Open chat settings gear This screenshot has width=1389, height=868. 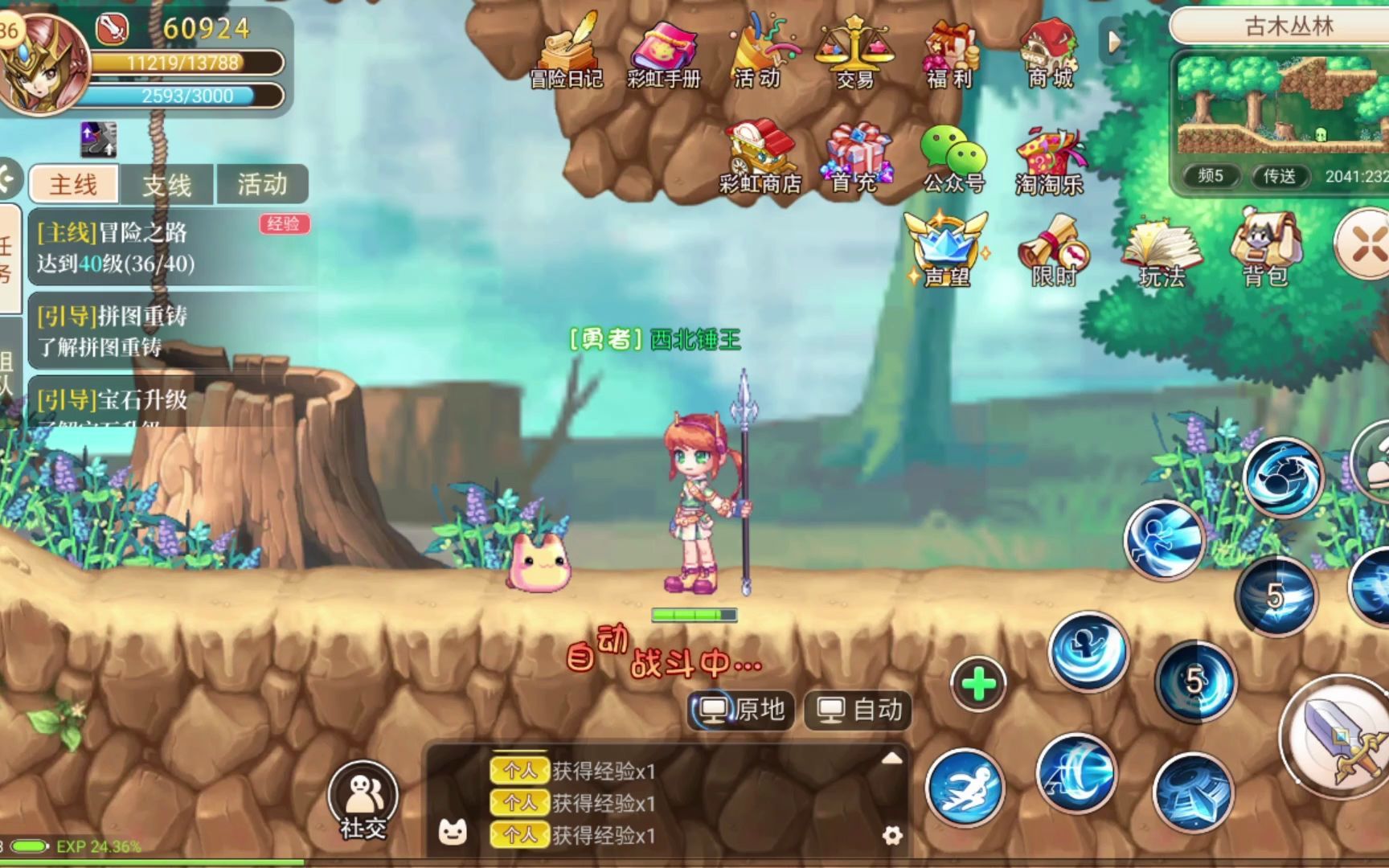[892, 836]
